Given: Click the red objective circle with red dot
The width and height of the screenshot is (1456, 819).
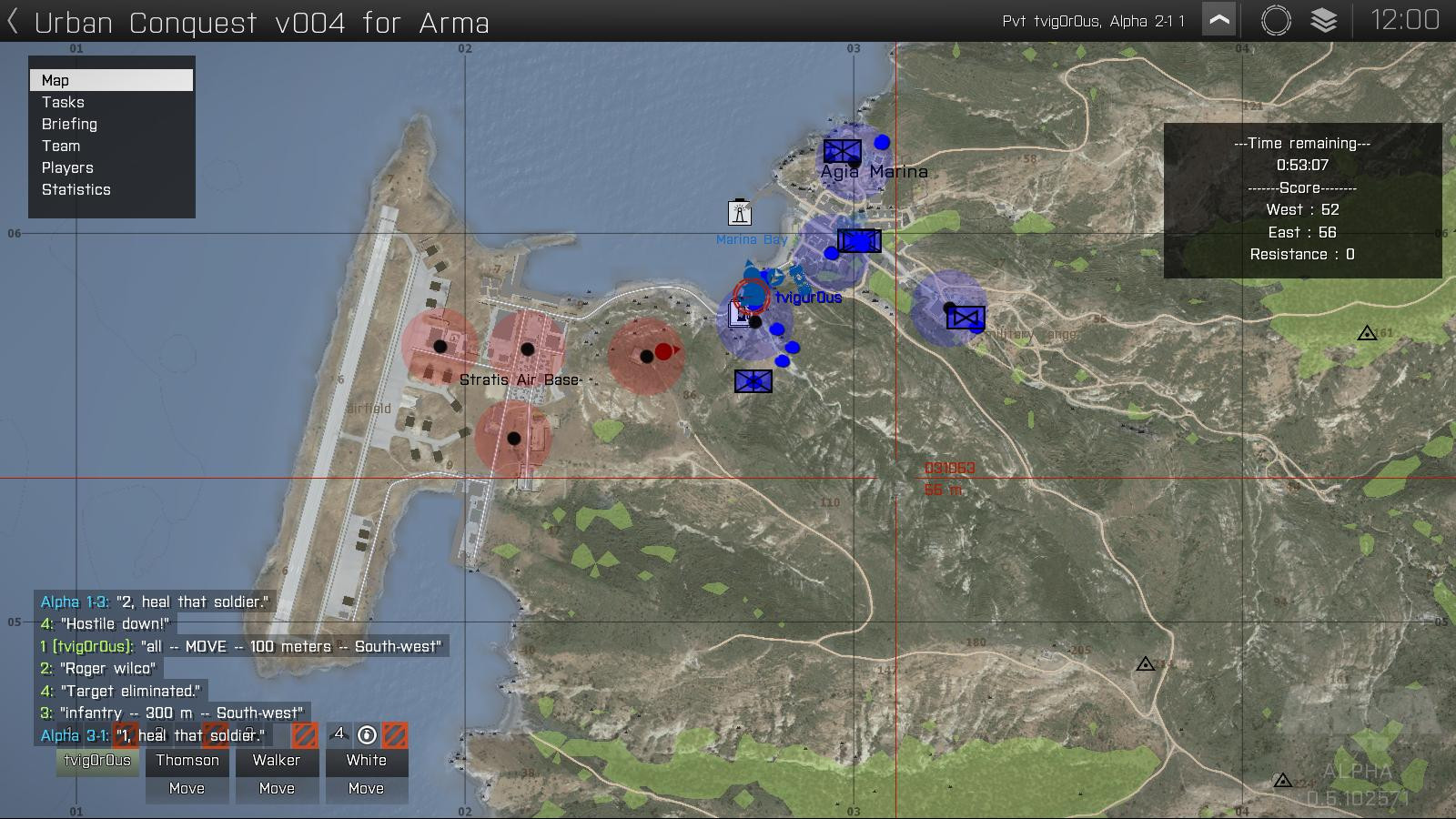Looking at the screenshot, I should (x=647, y=356).
